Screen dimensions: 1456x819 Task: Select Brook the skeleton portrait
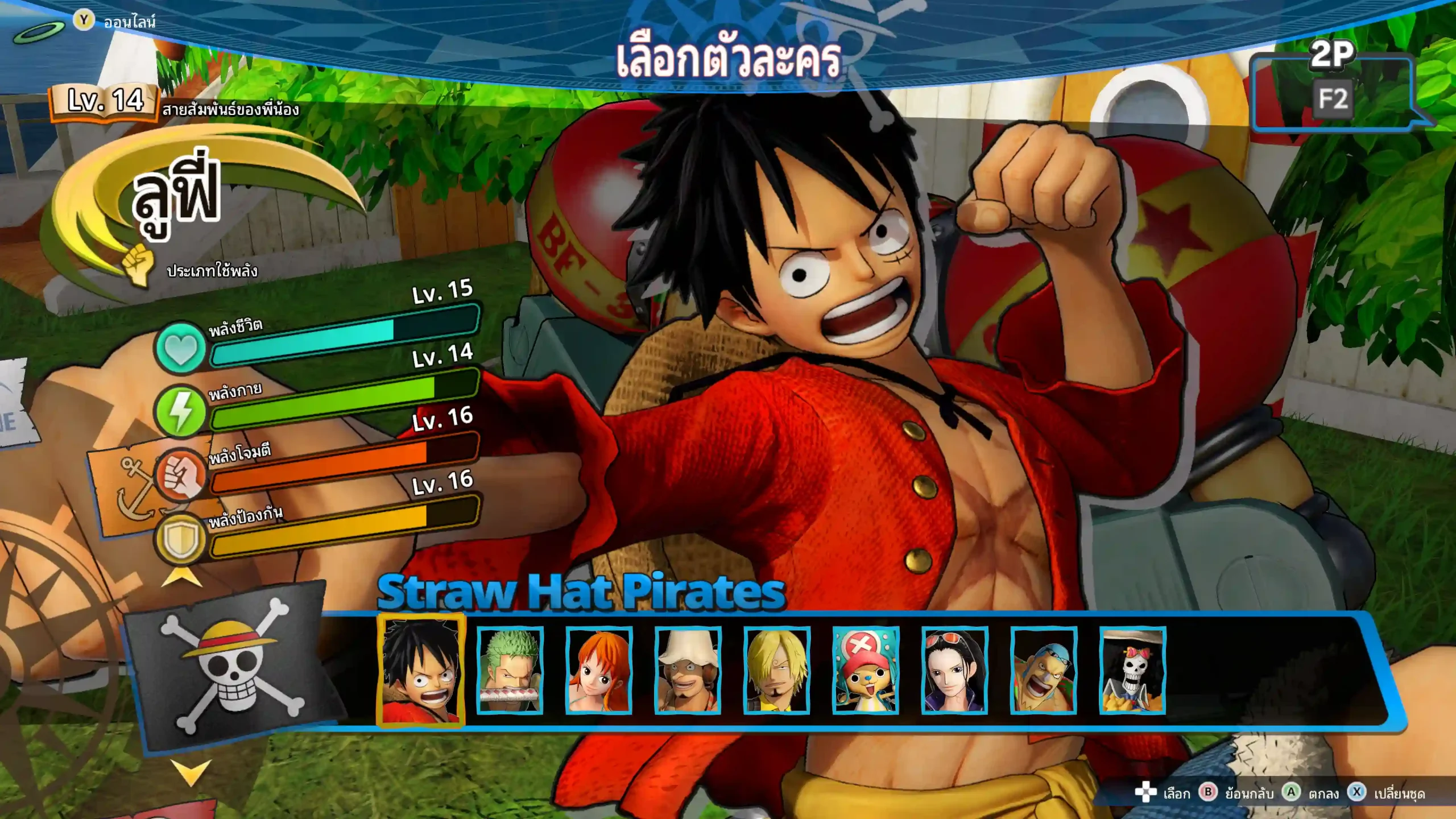pyautogui.click(x=1132, y=671)
